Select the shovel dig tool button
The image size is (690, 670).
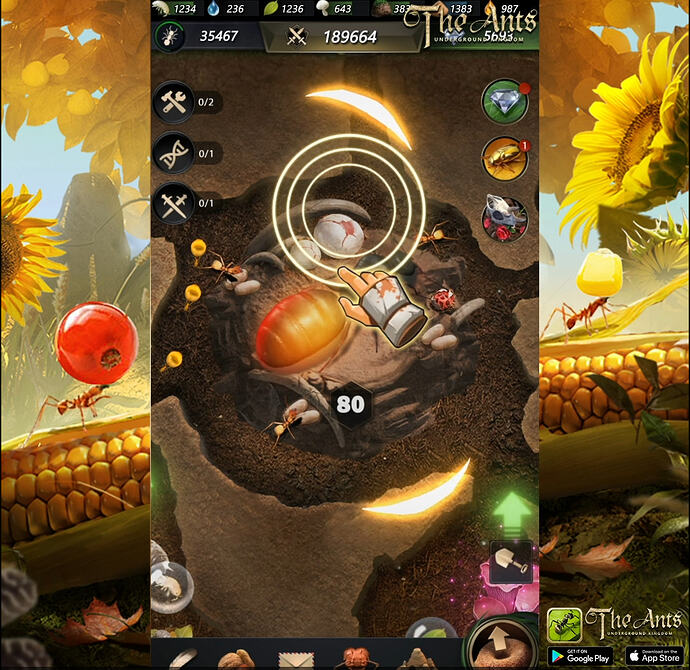click(509, 566)
